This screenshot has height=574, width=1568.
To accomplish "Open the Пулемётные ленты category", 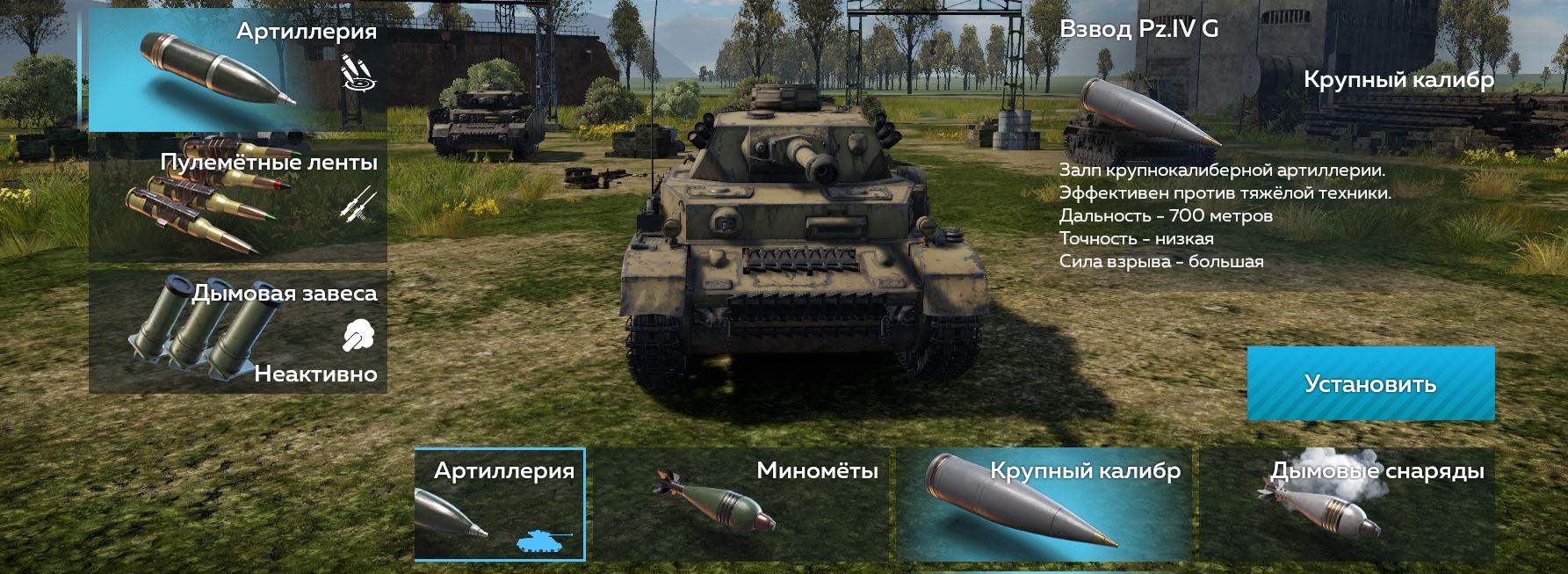I will (x=237, y=200).
